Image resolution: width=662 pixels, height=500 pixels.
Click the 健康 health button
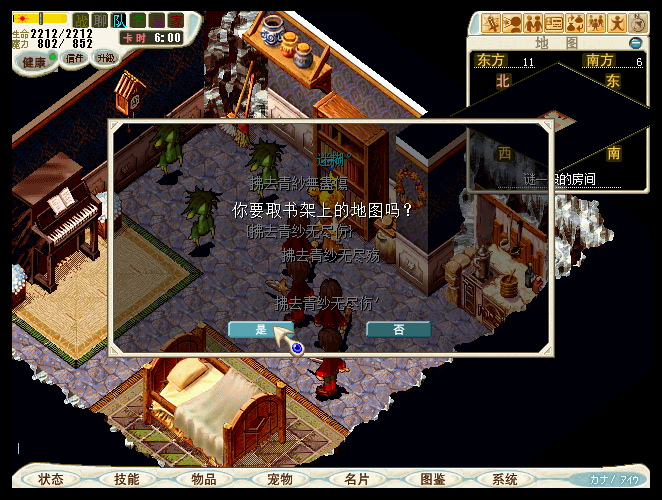pos(34,60)
